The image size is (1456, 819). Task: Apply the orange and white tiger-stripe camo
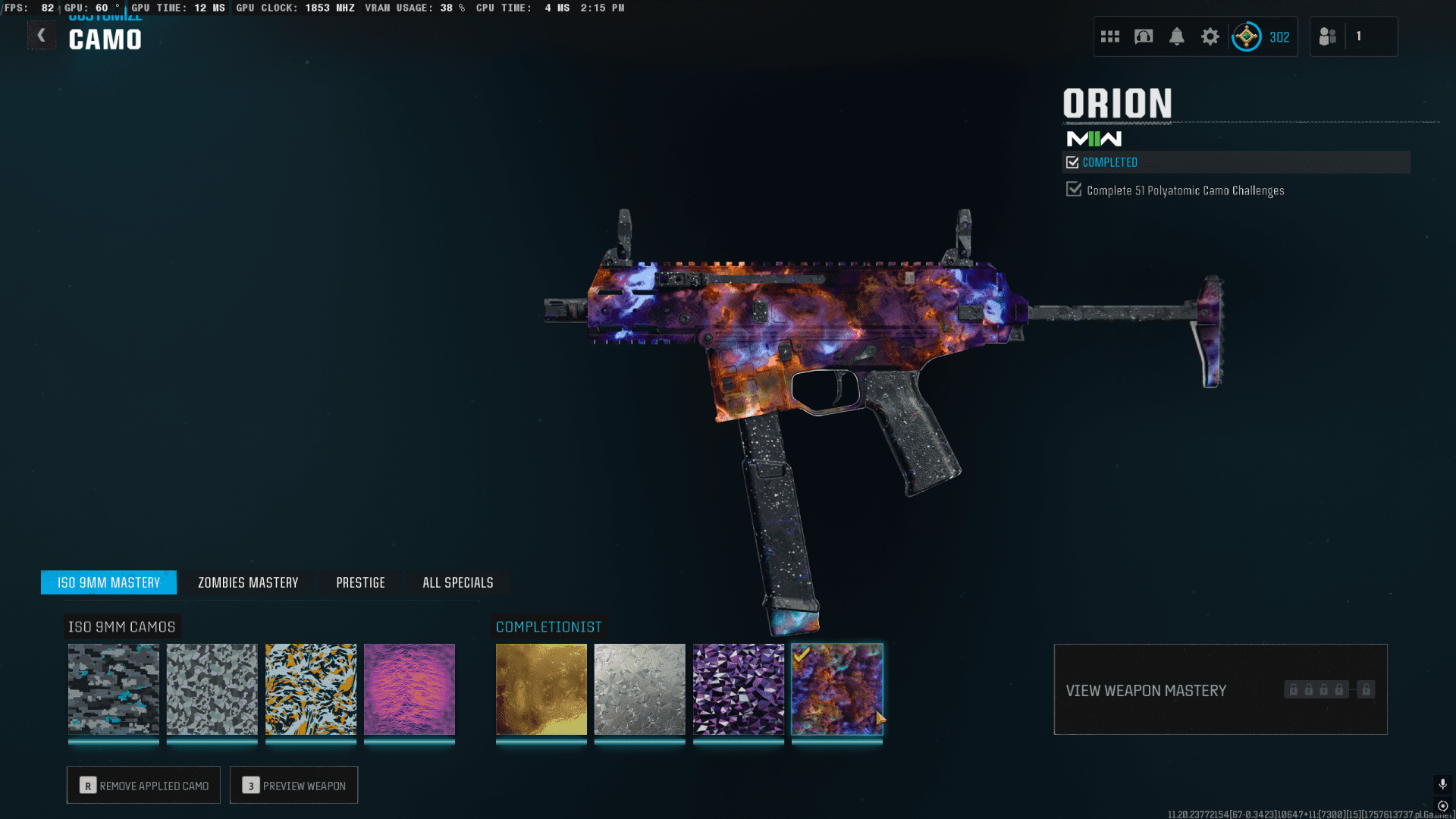tap(311, 689)
